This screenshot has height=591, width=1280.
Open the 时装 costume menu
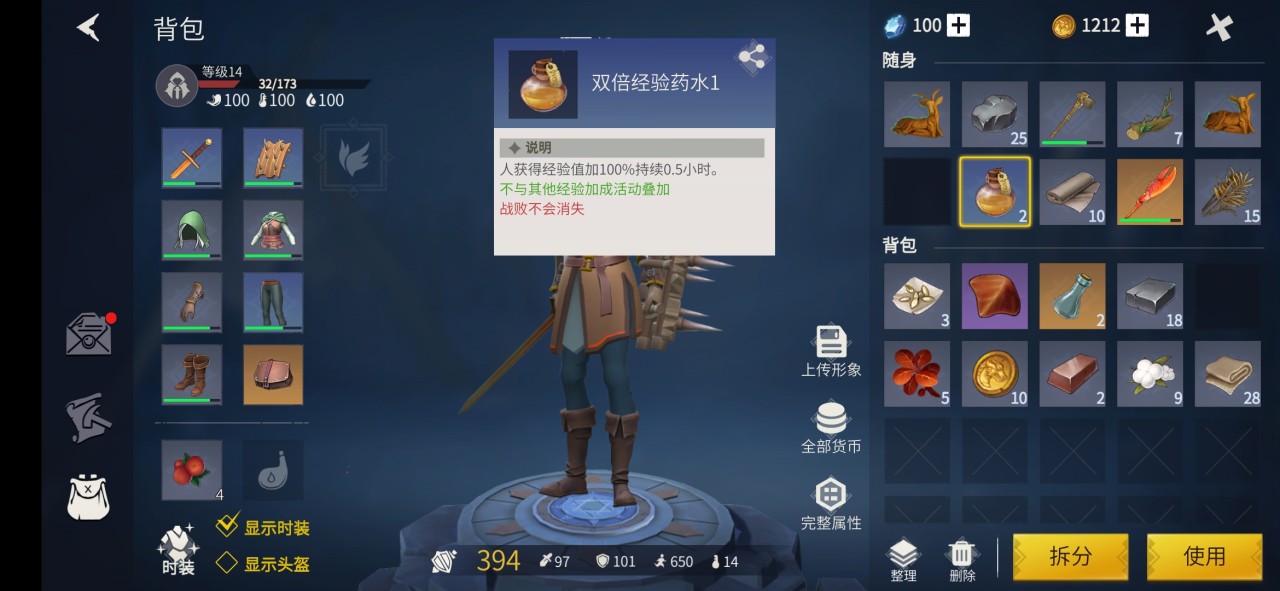178,549
